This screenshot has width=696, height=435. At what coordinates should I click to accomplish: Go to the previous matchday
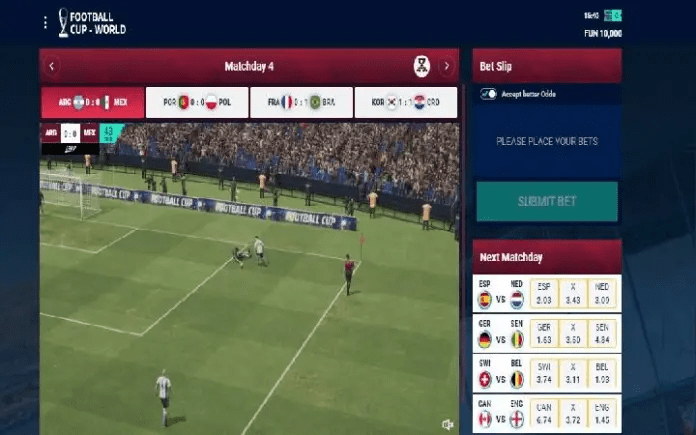(x=52, y=67)
